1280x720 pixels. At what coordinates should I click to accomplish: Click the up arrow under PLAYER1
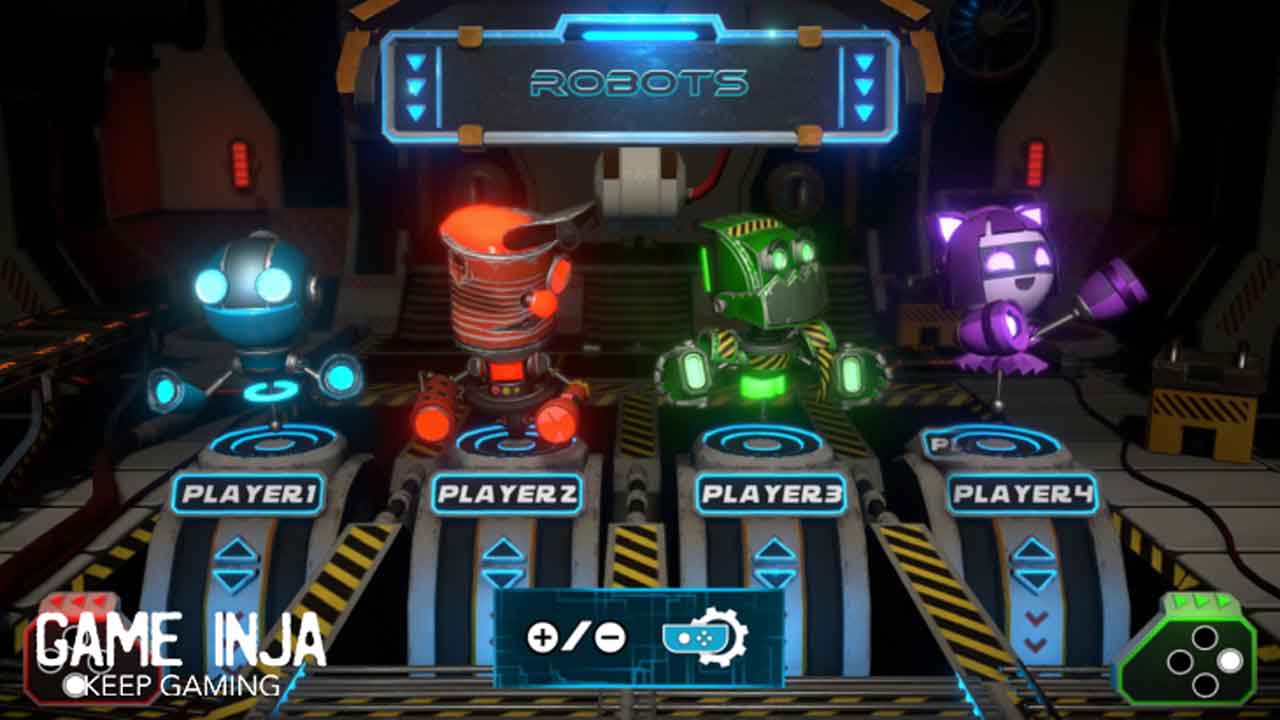(x=237, y=550)
